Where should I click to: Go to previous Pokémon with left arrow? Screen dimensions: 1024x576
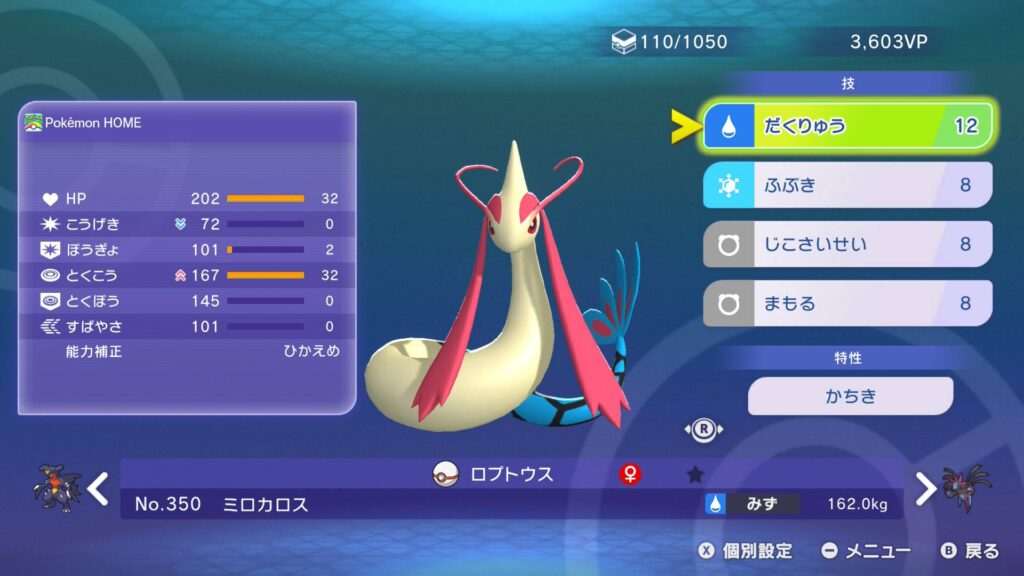tap(97, 489)
